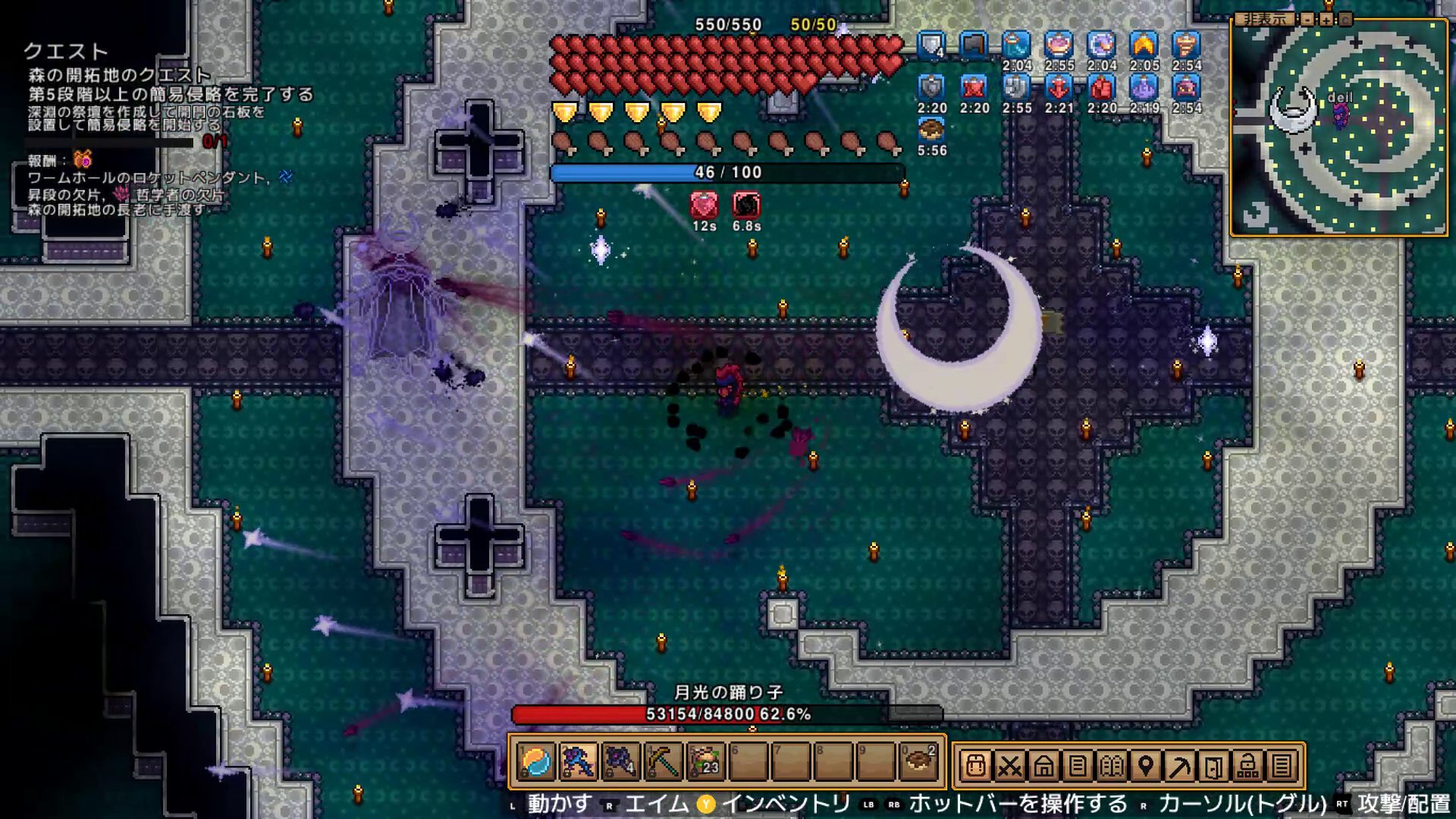Click the shield buff icon showing 4

coord(931,45)
